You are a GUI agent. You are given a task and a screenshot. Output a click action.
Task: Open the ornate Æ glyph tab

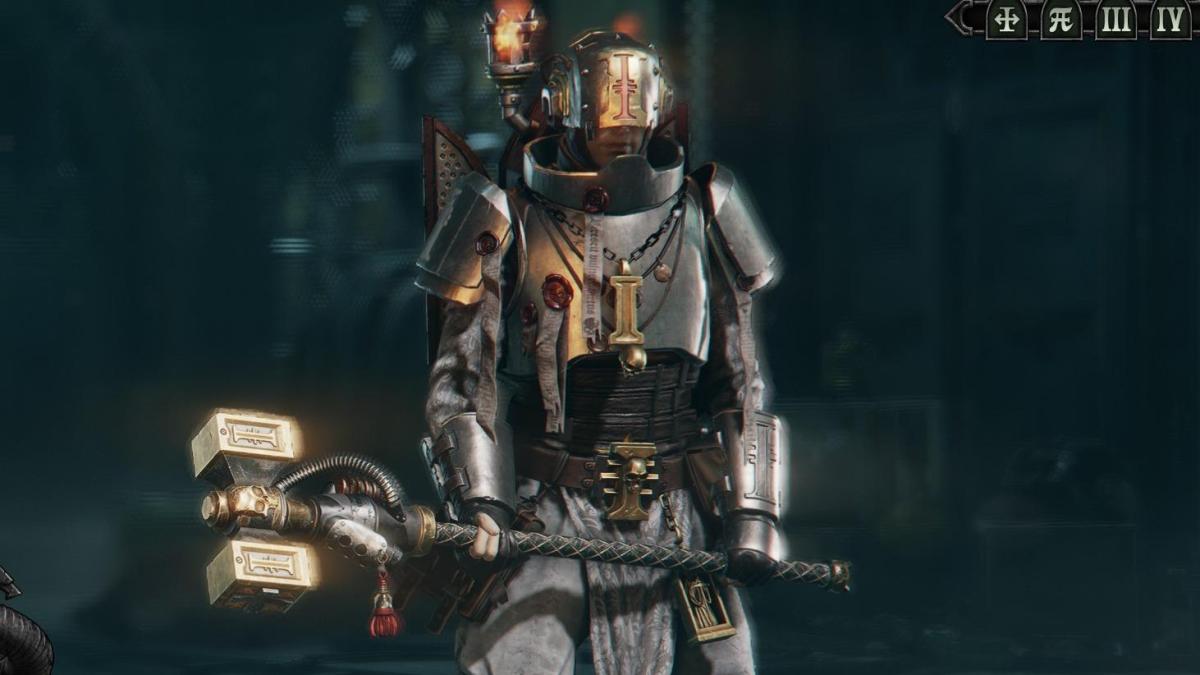(x=1061, y=19)
